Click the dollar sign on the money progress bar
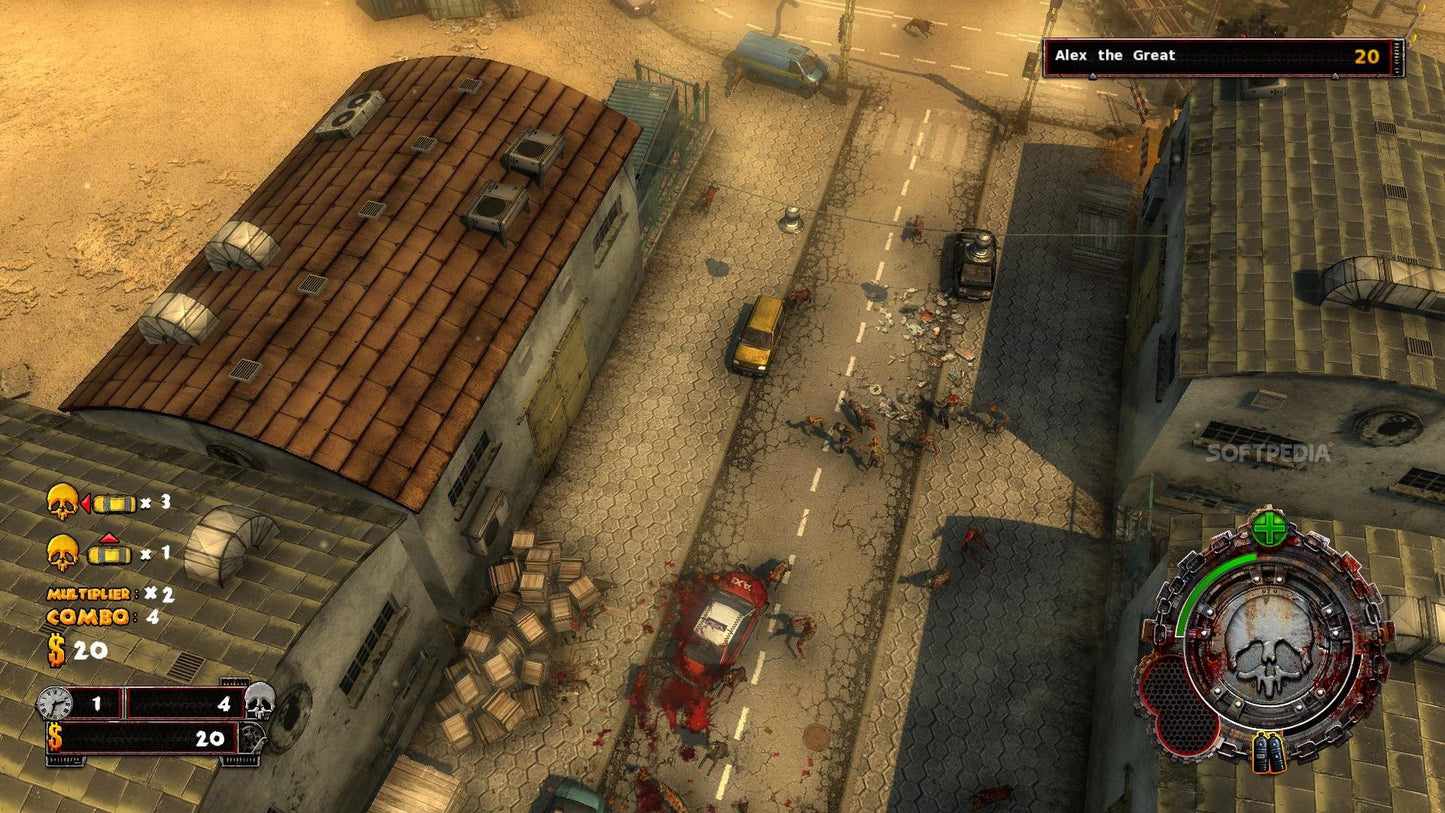This screenshot has width=1445, height=813. click(55, 736)
